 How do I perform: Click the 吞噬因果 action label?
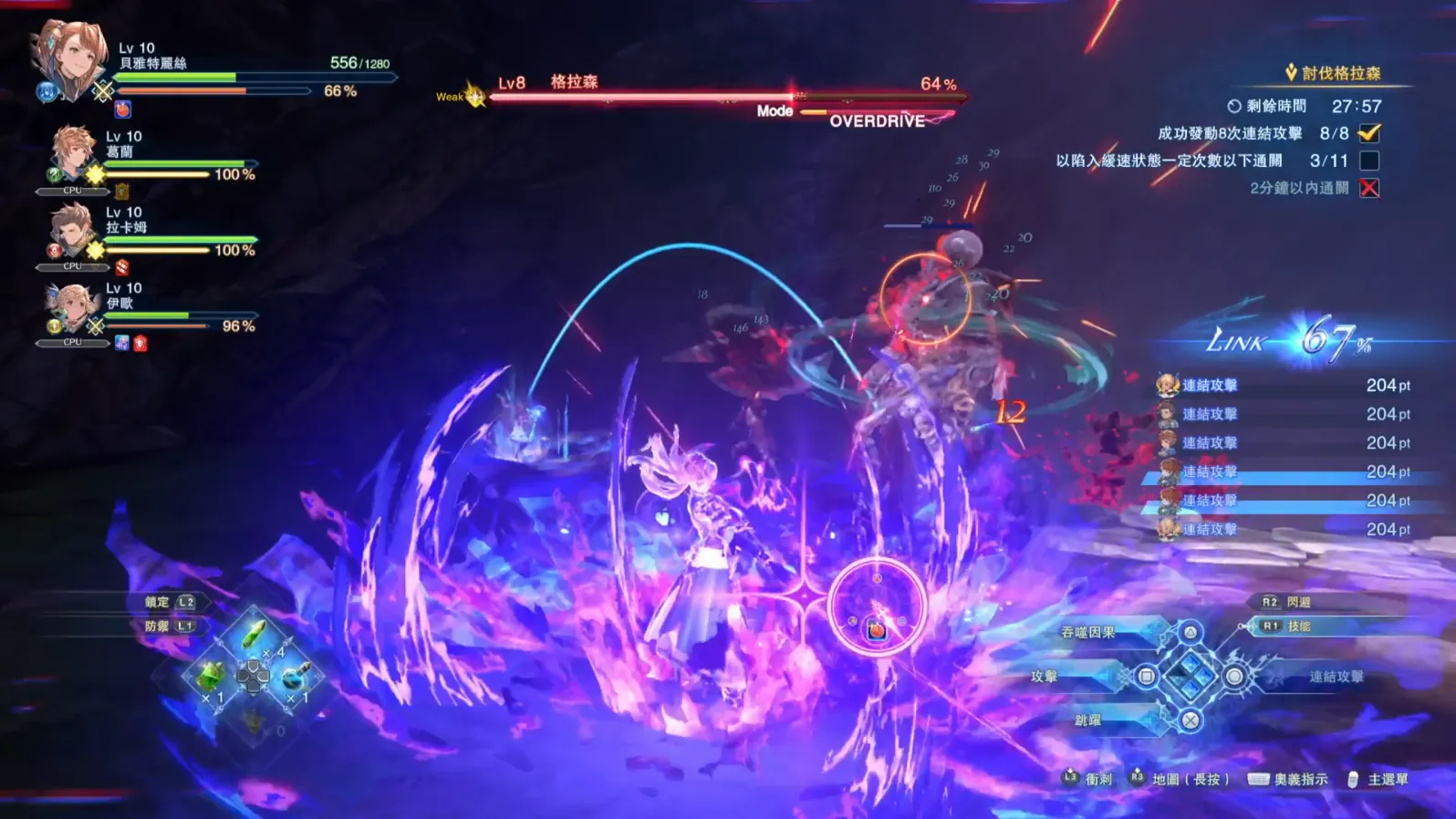(1087, 632)
